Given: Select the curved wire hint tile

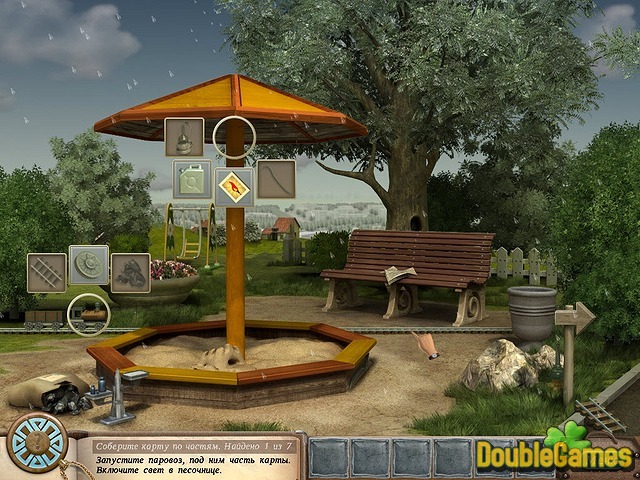Looking at the screenshot, I should click(x=276, y=179).
